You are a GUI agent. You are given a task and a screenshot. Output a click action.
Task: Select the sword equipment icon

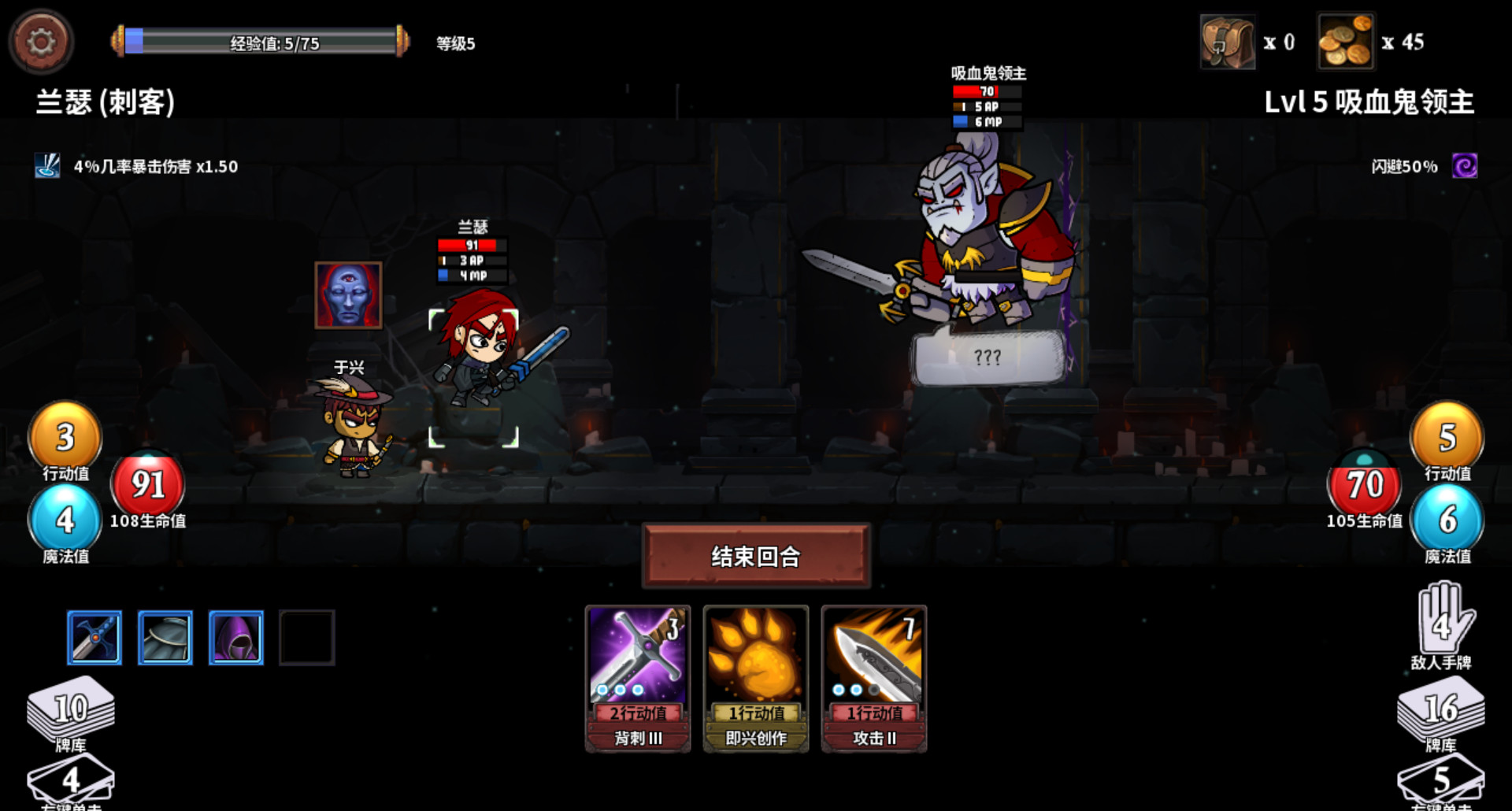[x=94, y=637]
